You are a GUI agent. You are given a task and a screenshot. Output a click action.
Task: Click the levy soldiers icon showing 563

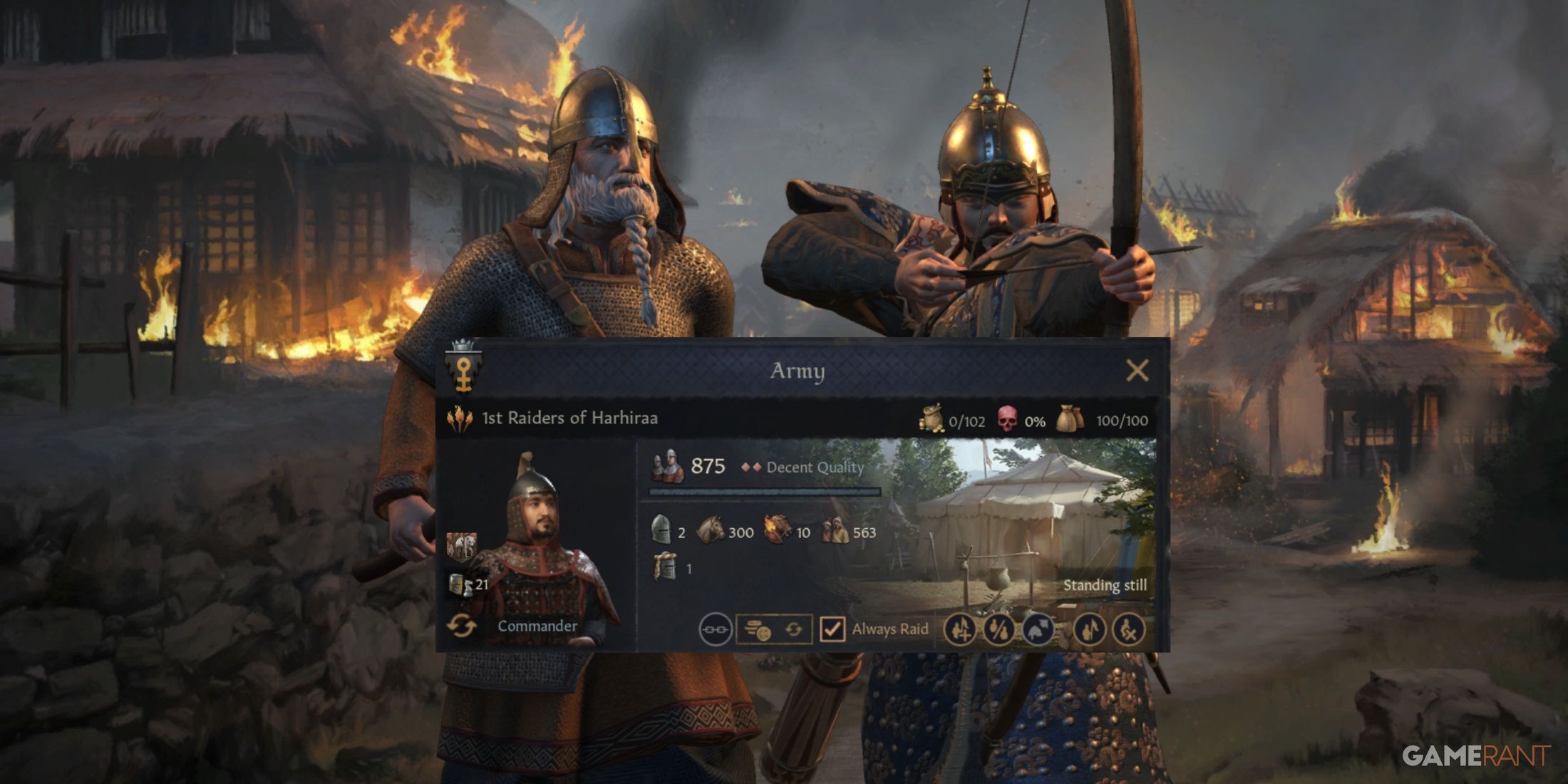coord(835,531)
